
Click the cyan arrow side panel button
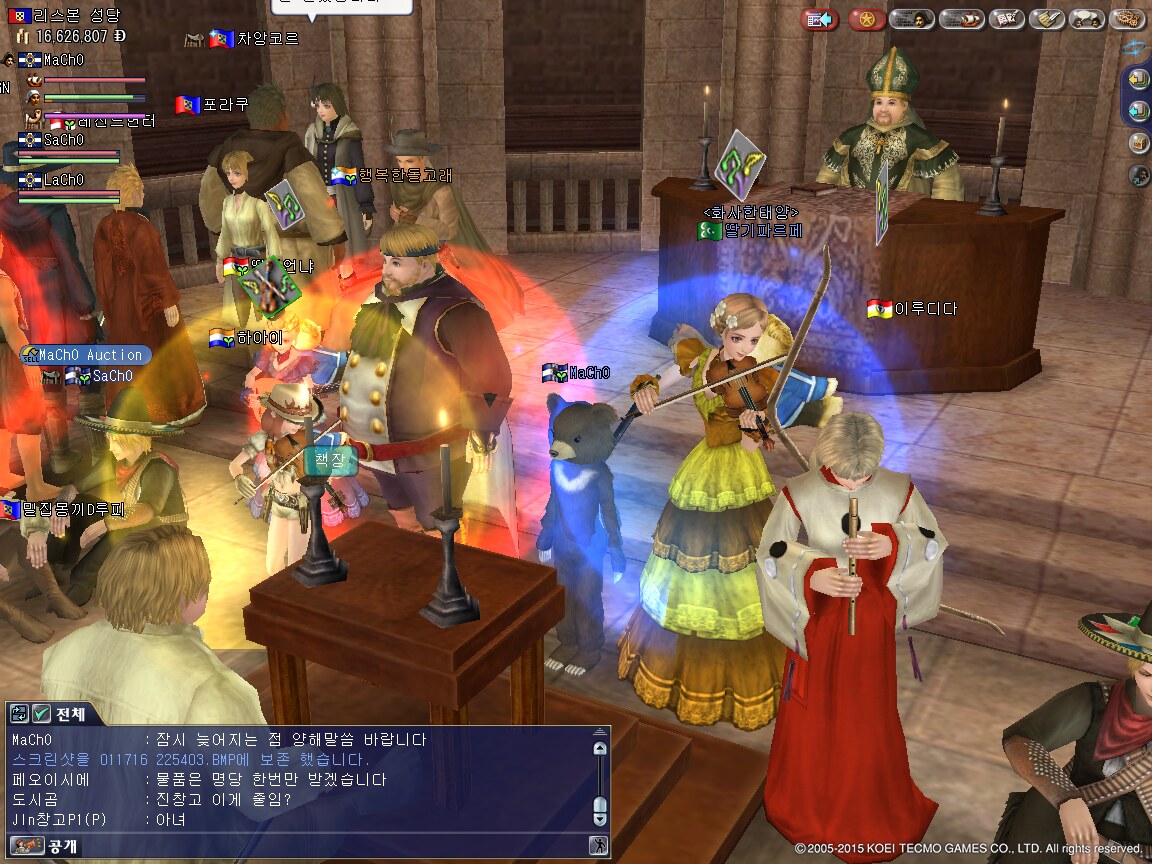pyautogui.click(x=1139, y=111)
